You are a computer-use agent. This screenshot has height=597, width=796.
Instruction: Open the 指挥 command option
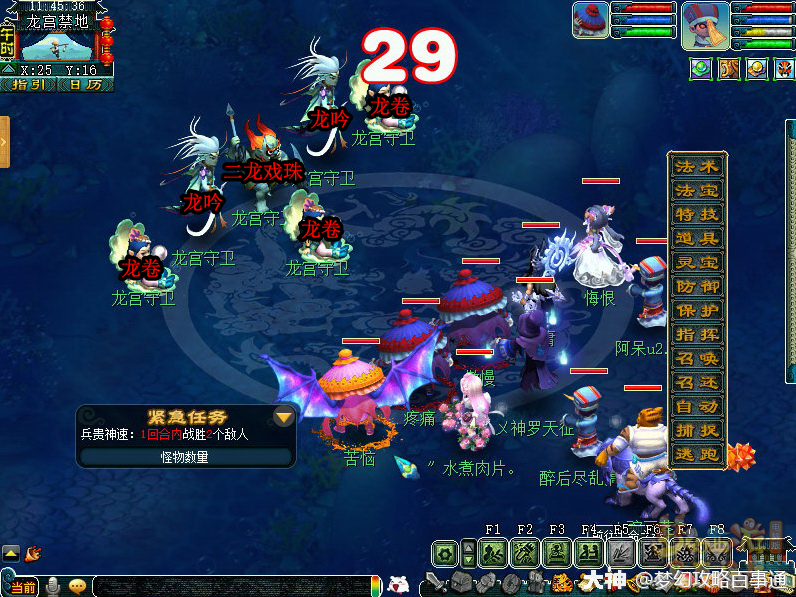pos(697,334)
